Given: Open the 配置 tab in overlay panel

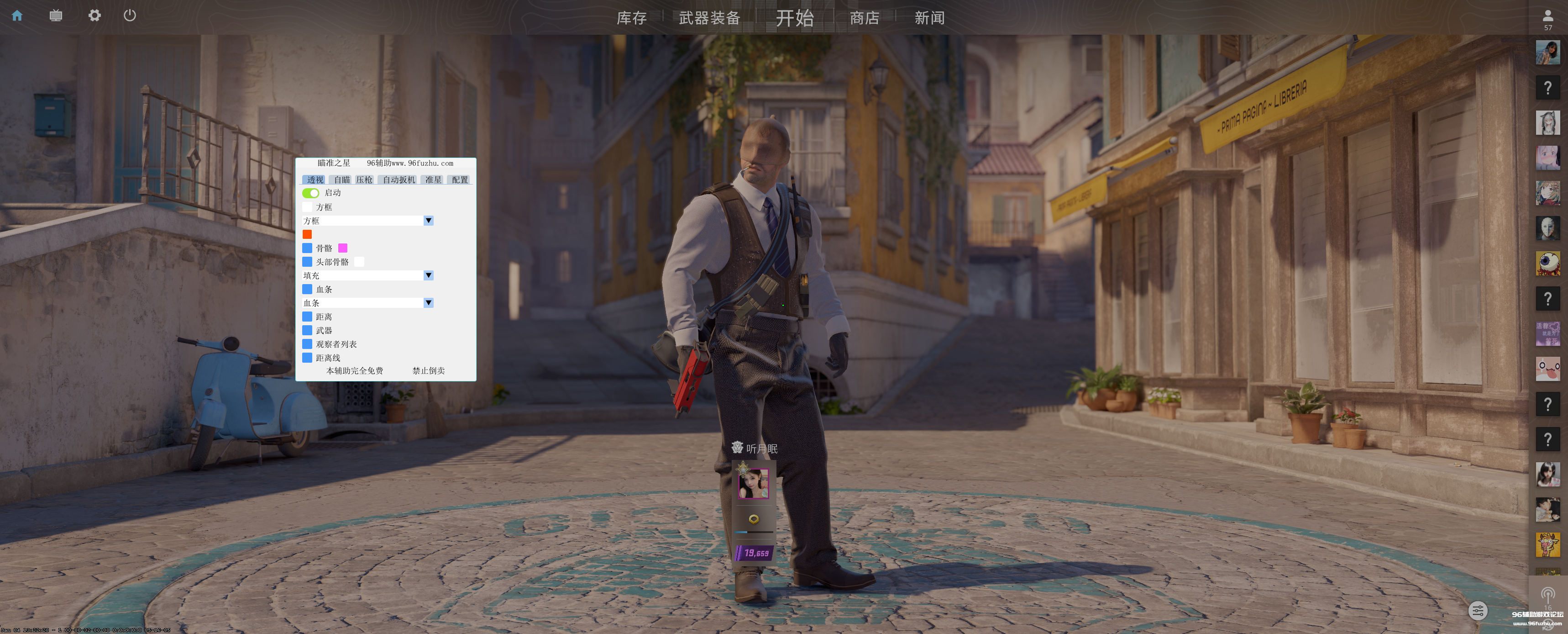Looking at the screenshot, I should click(x=460, y=180).
